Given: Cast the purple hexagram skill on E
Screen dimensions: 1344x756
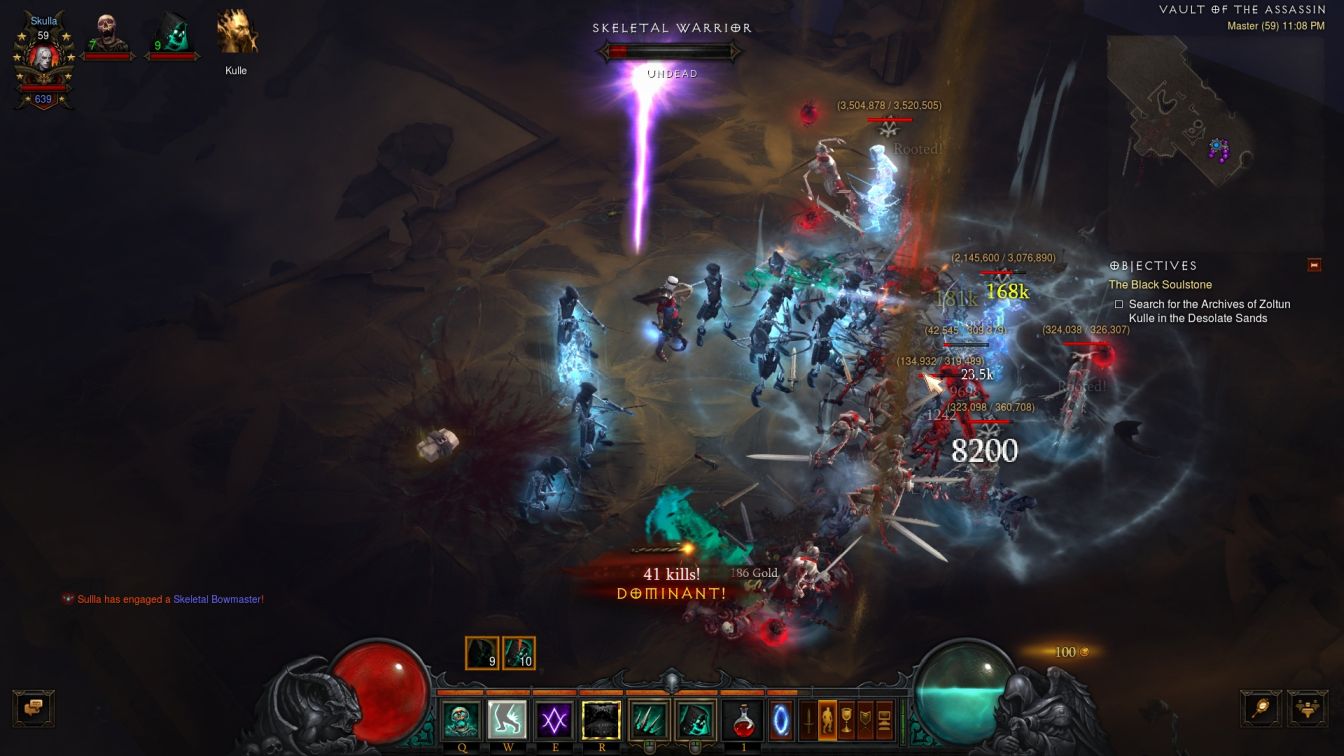Looking at the screenshot, I should point(554,720).
